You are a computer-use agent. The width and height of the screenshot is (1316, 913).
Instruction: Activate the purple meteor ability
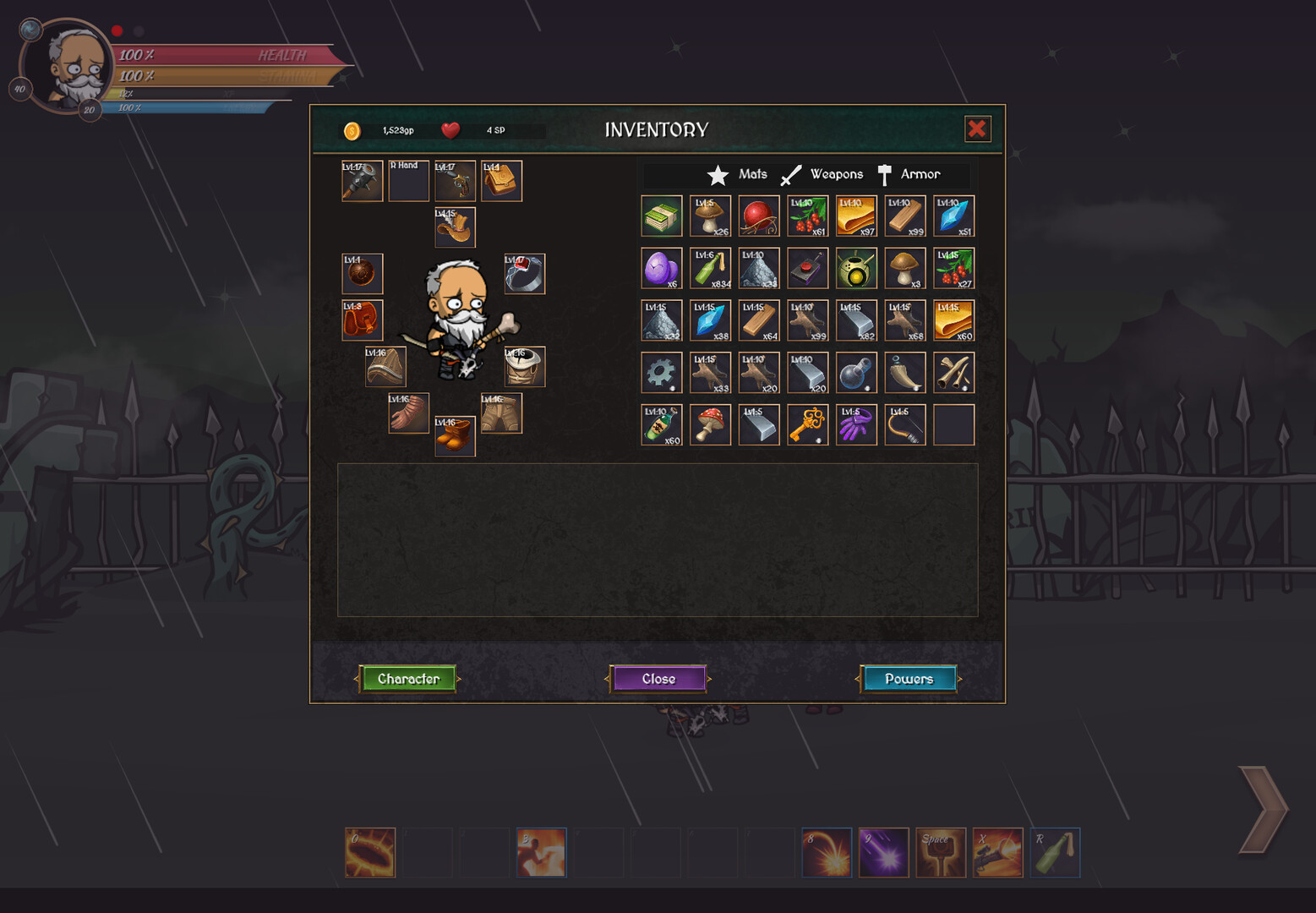pos(883,852)
